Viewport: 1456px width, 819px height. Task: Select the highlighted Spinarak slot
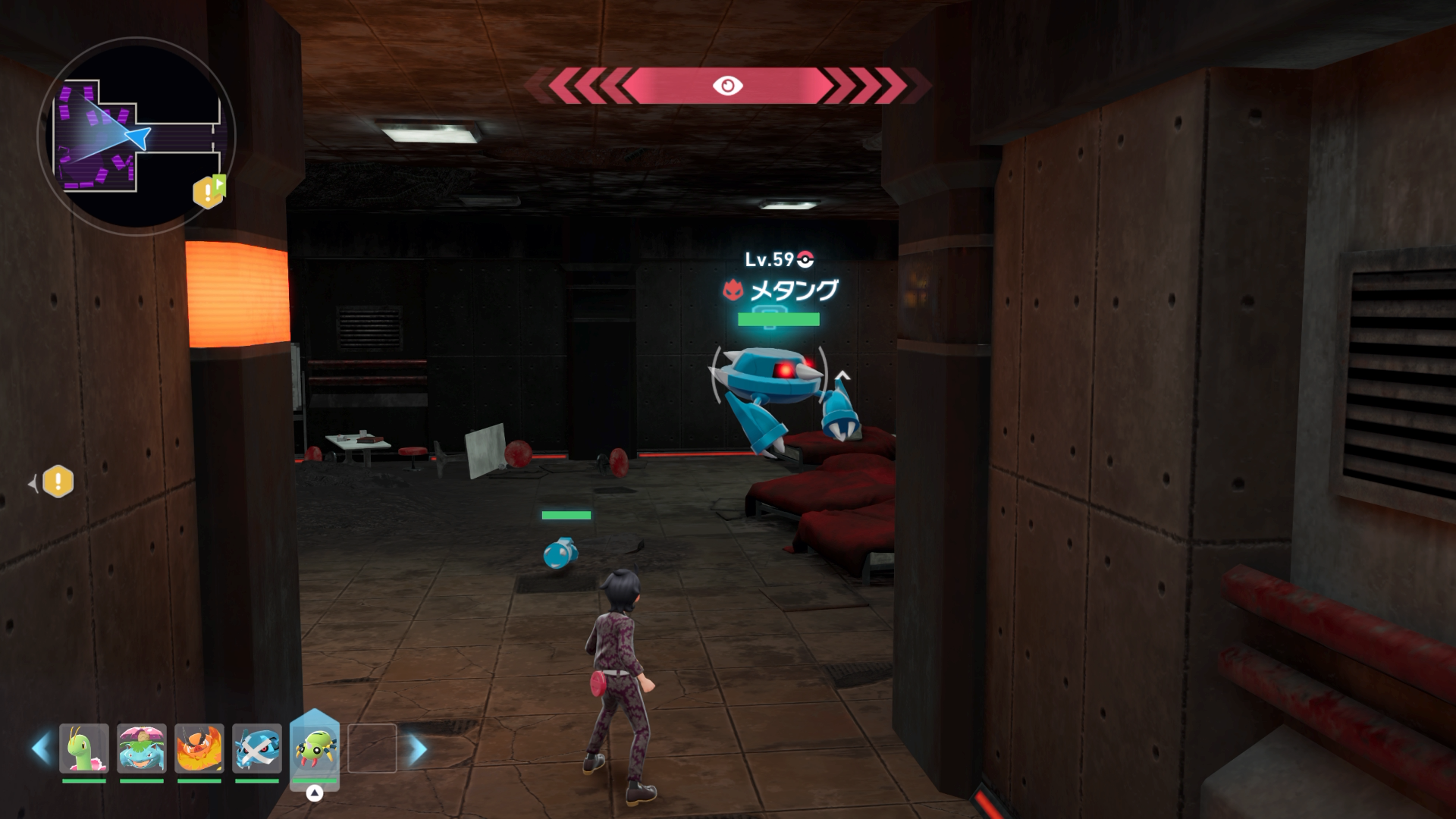click(315, 748)
